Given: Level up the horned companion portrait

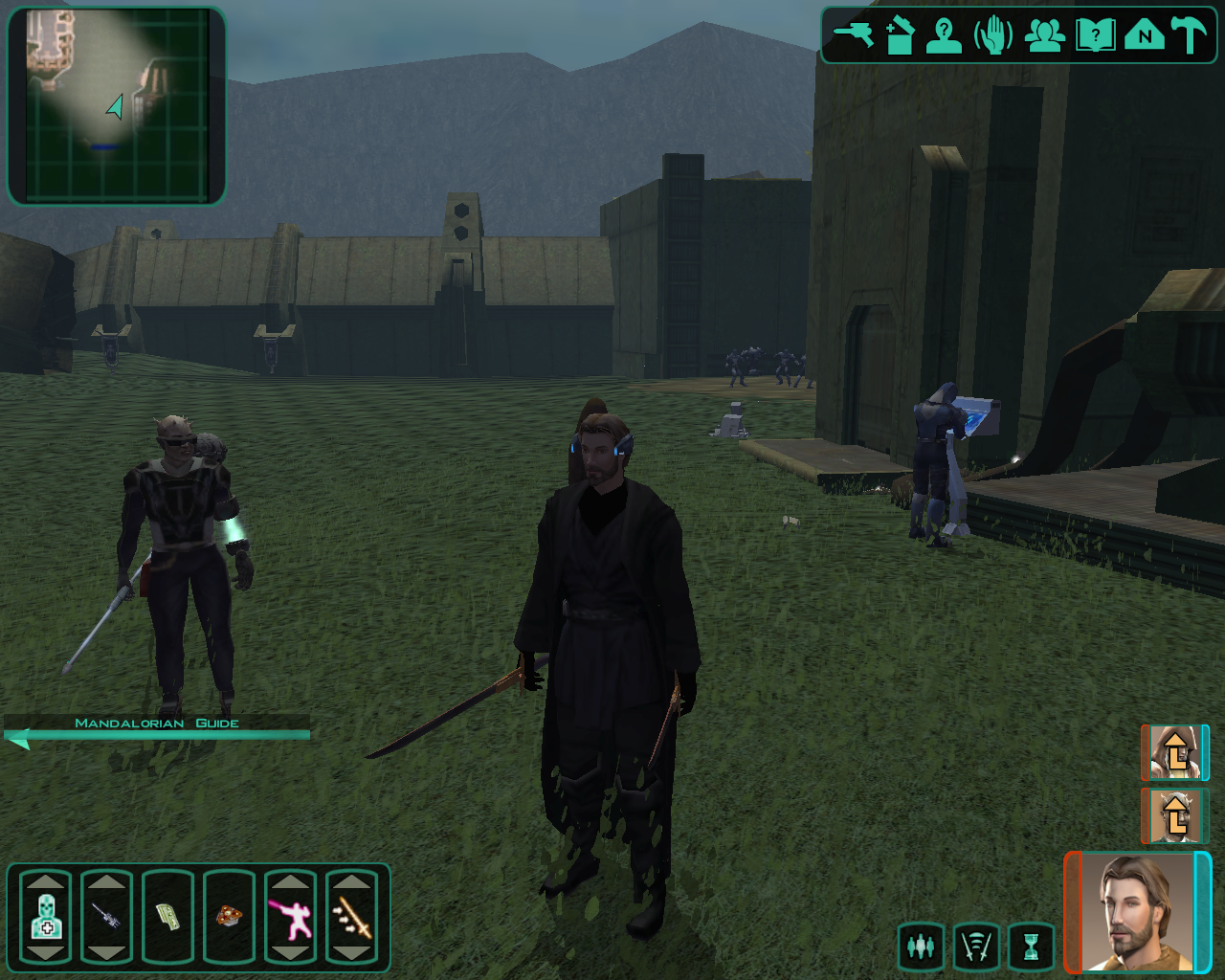Looking at the screenshot, I should click(x=1174, y=814).
